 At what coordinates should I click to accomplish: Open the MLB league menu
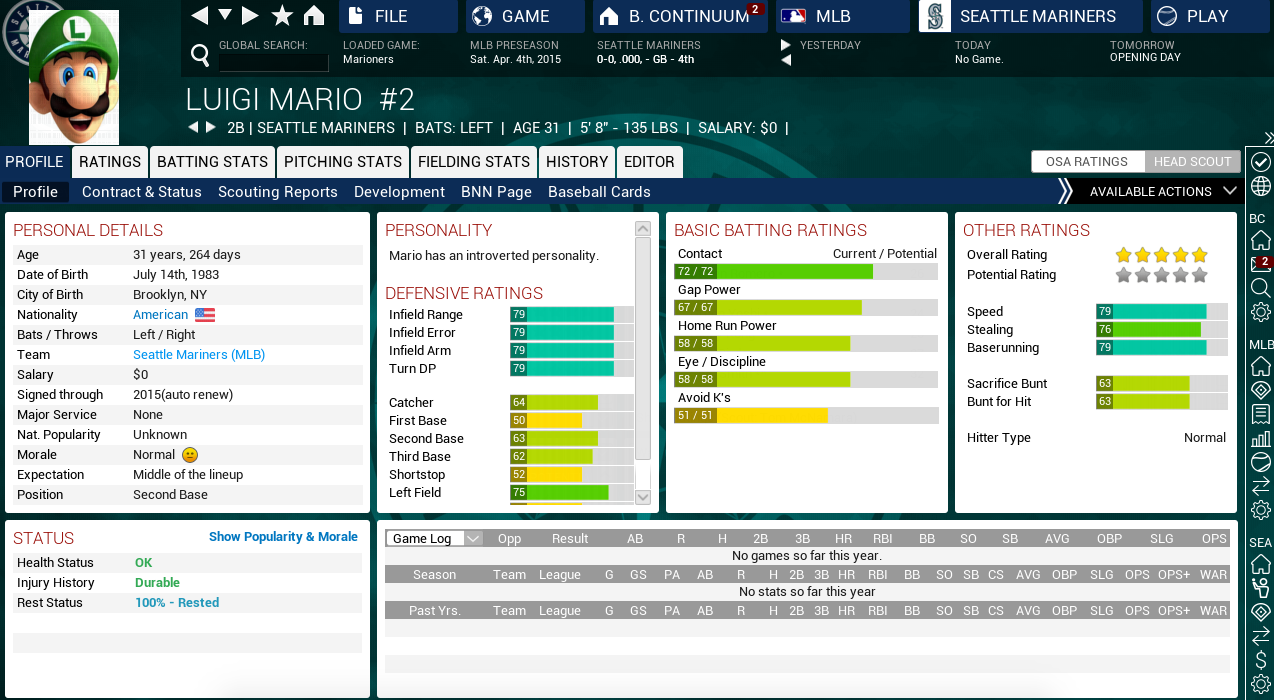[x=832, y=16]
